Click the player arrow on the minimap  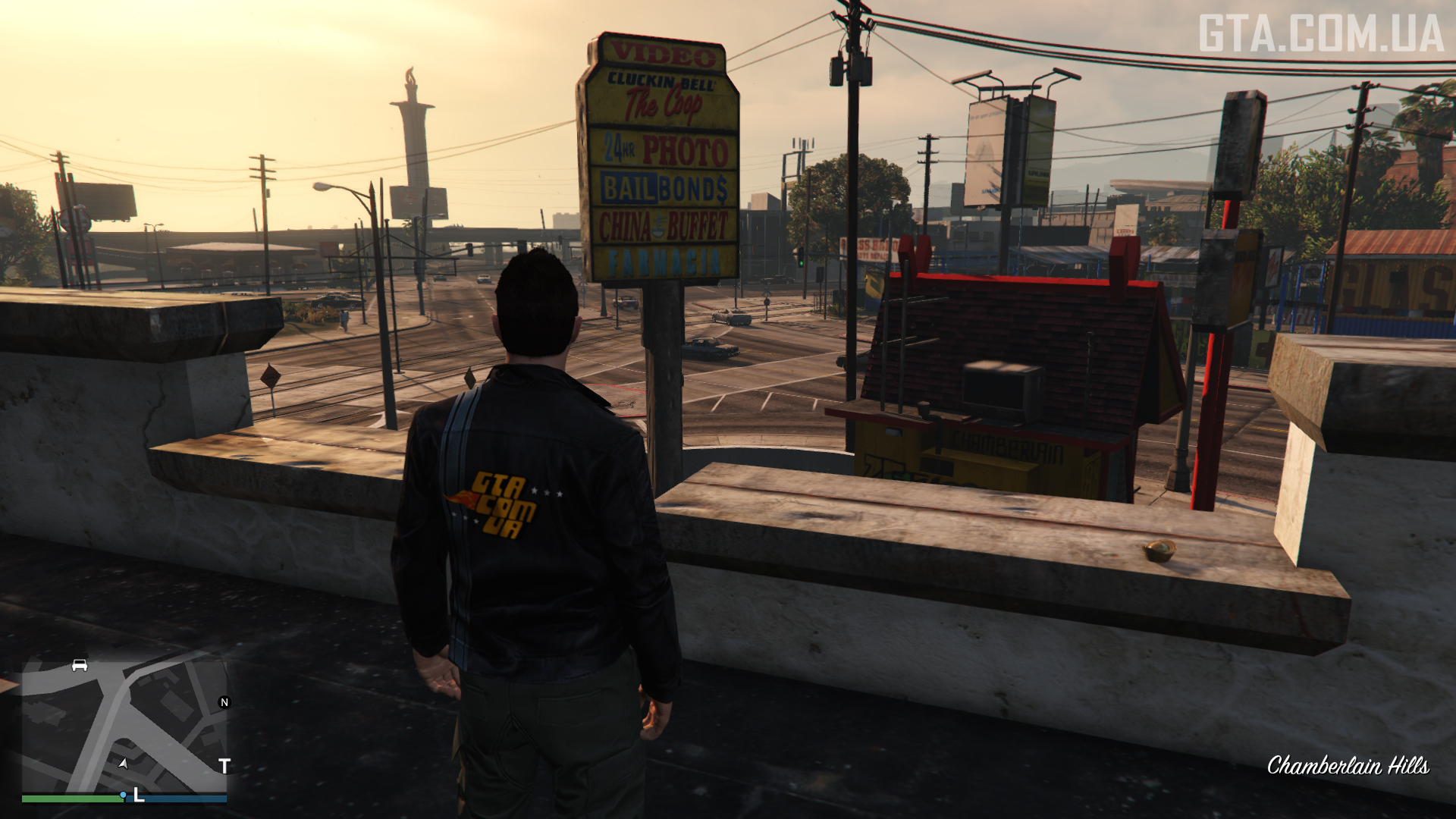click(123, 763)
